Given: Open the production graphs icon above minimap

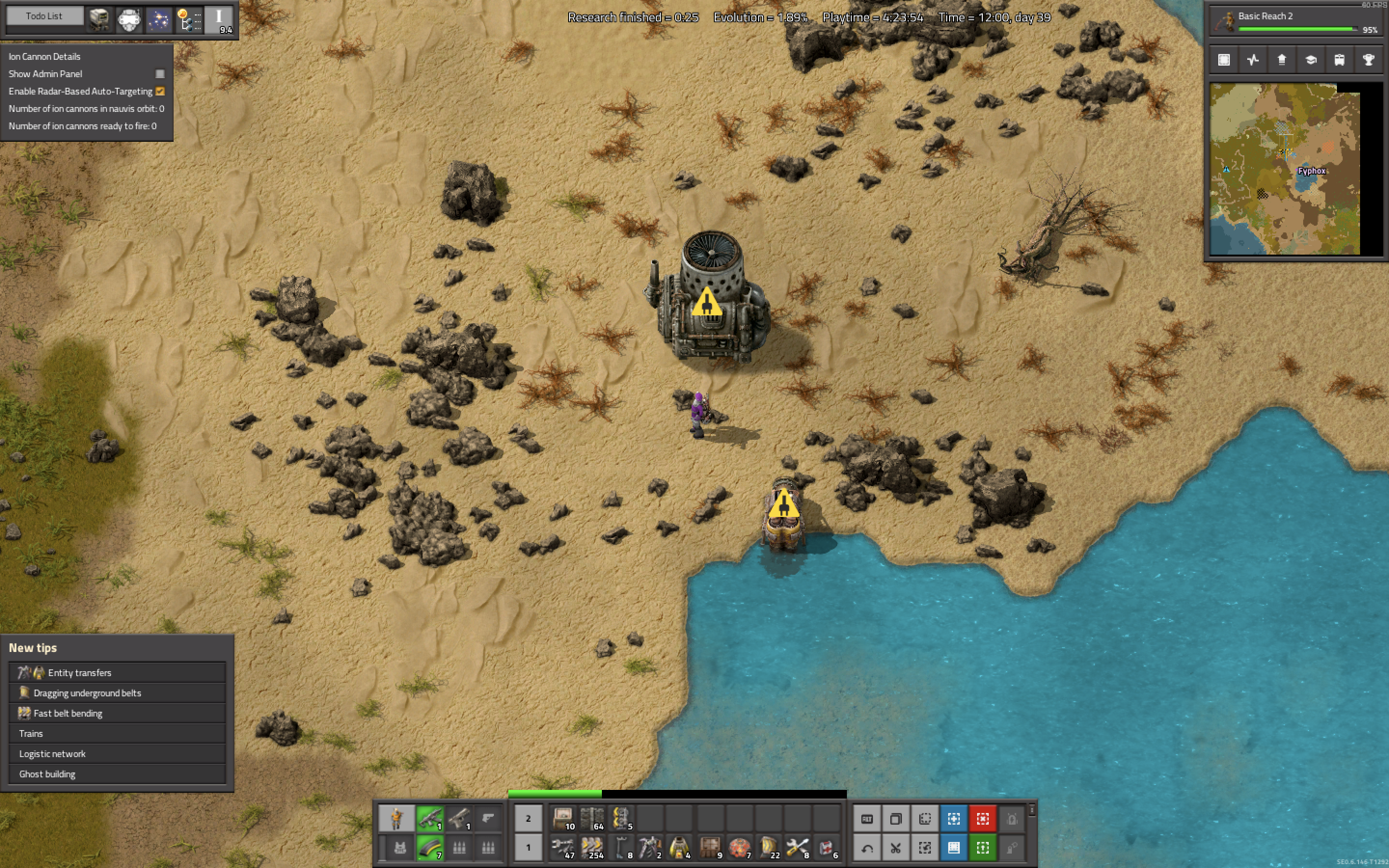Looking at the screenshot, I should click(1253, 60).
